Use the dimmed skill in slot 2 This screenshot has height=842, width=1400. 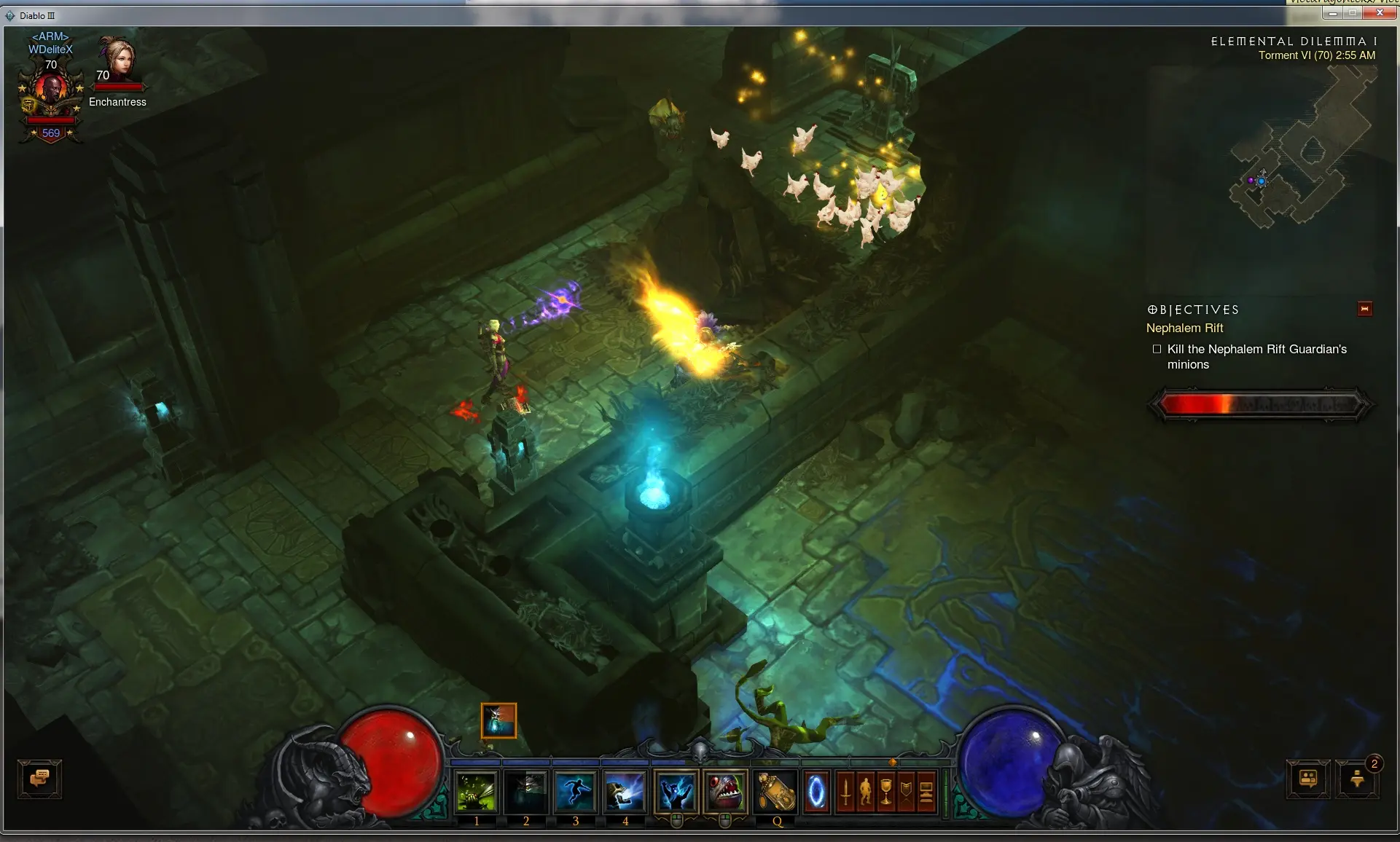point(526,792)
